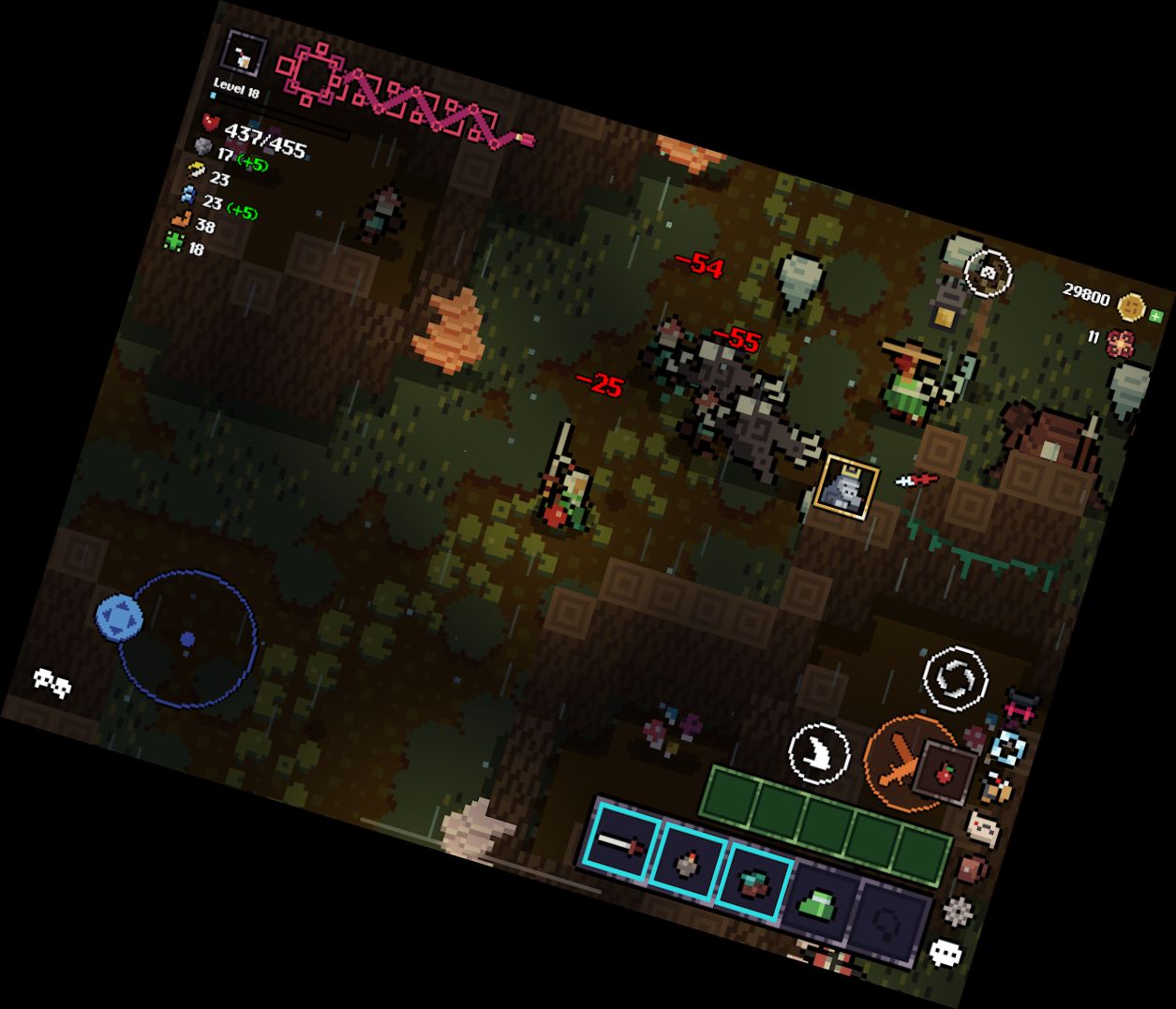Add coins with the green plus button
Viewport: 1176px width, 1009px height.
pyautogui.click(x=1156, y=316)
